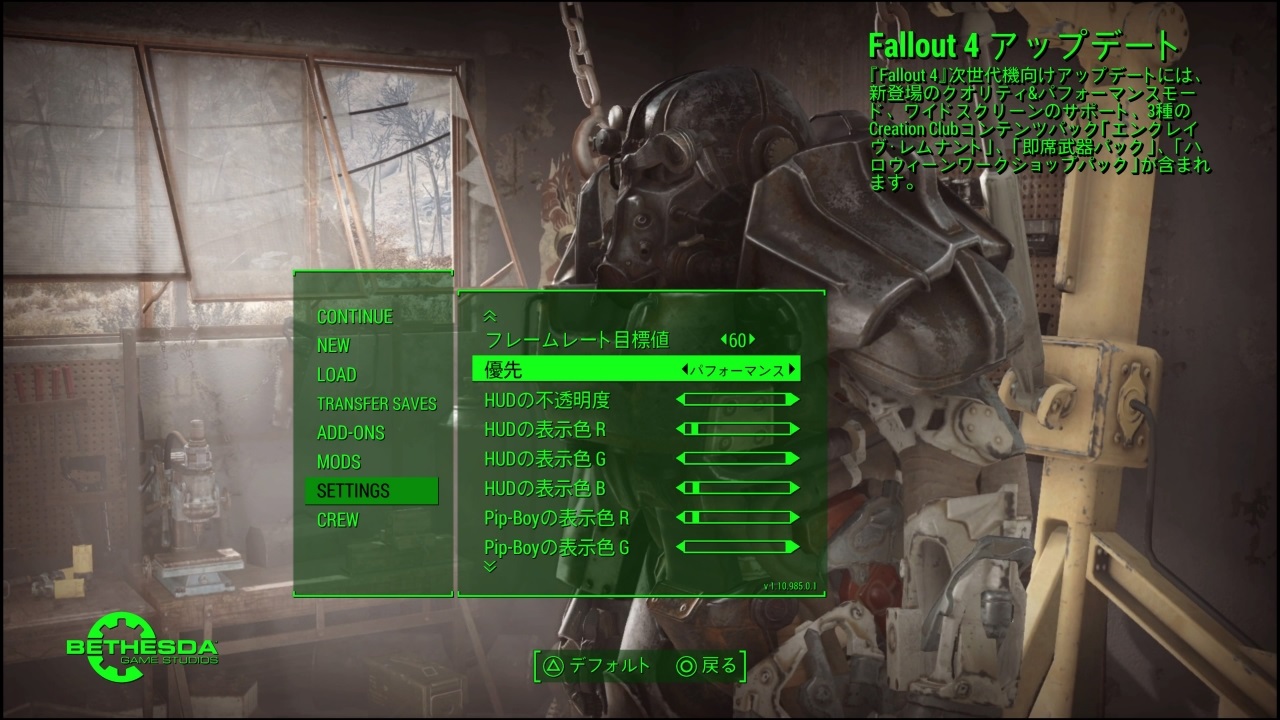The image size is (1280, 720).
Task: Switch priority mode with right arrow
Action: [793, 370]
